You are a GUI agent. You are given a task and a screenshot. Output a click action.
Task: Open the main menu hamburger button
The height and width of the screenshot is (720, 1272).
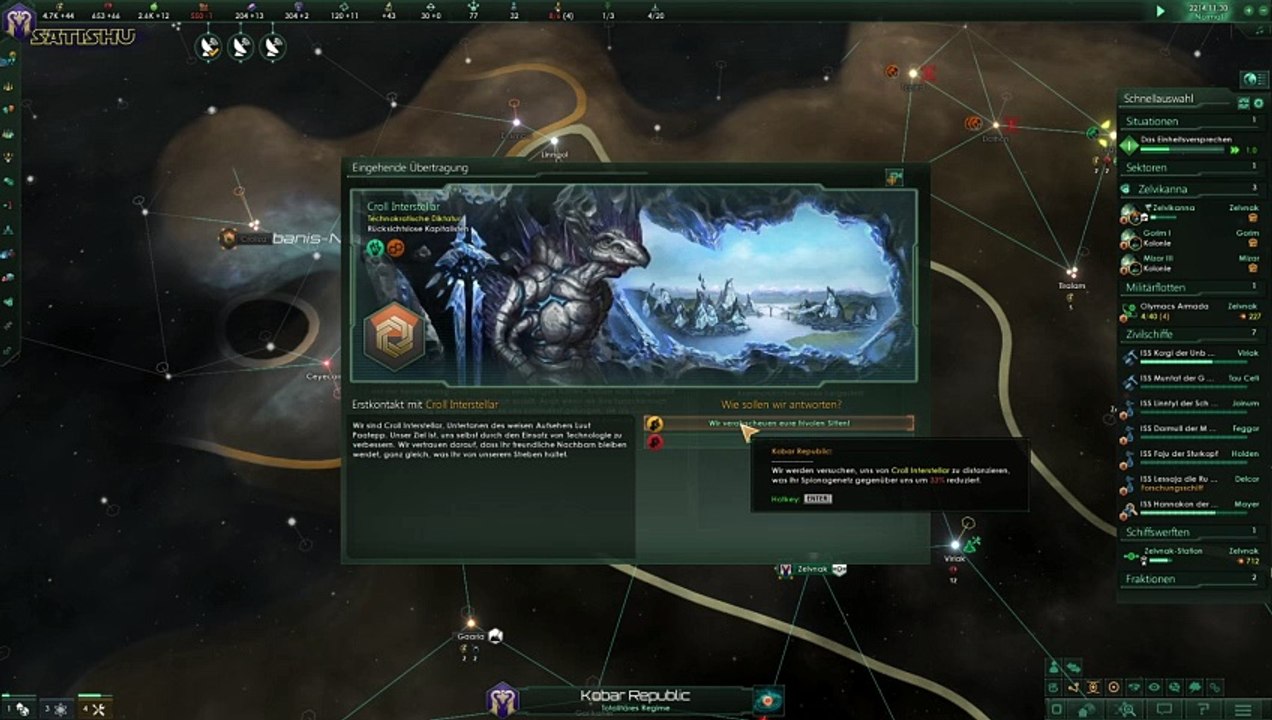click(1240, 709)
